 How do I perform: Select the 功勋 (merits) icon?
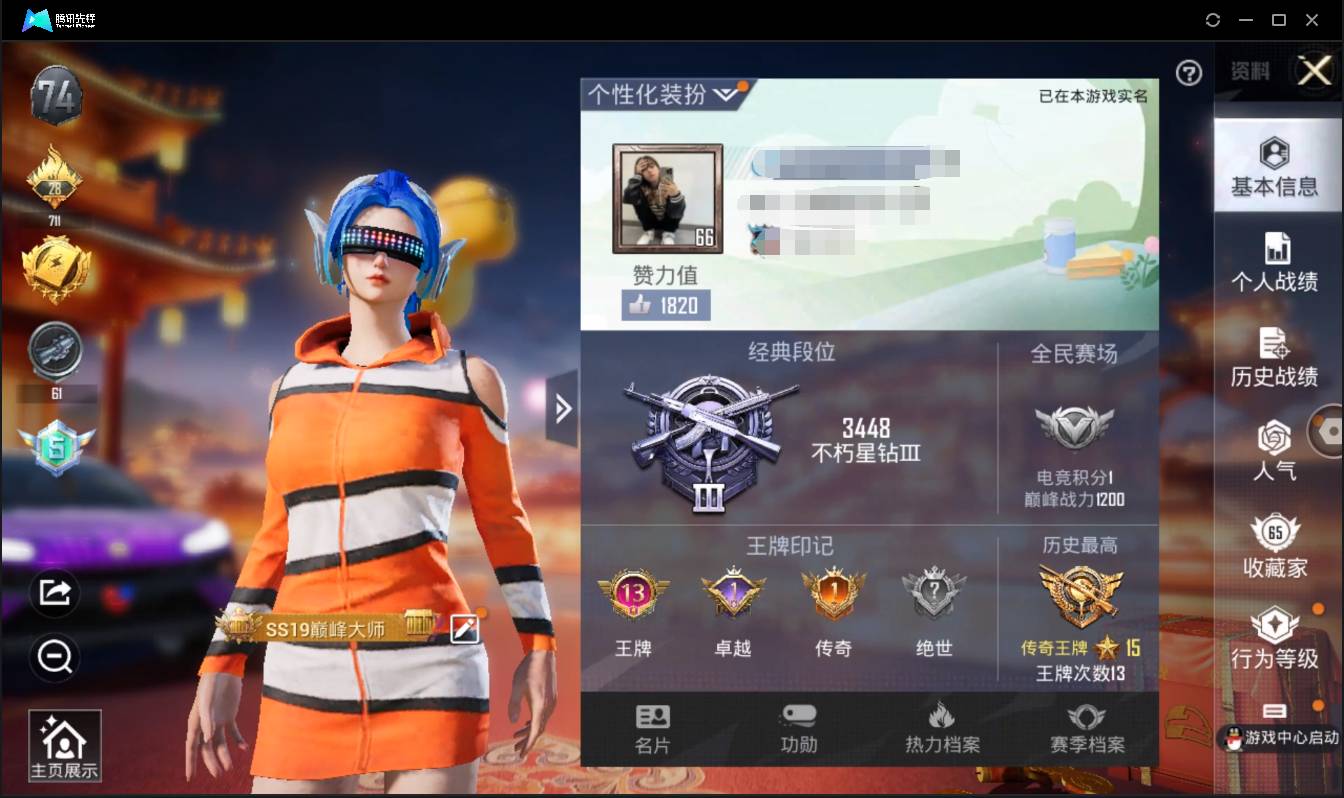click(797, 725)
